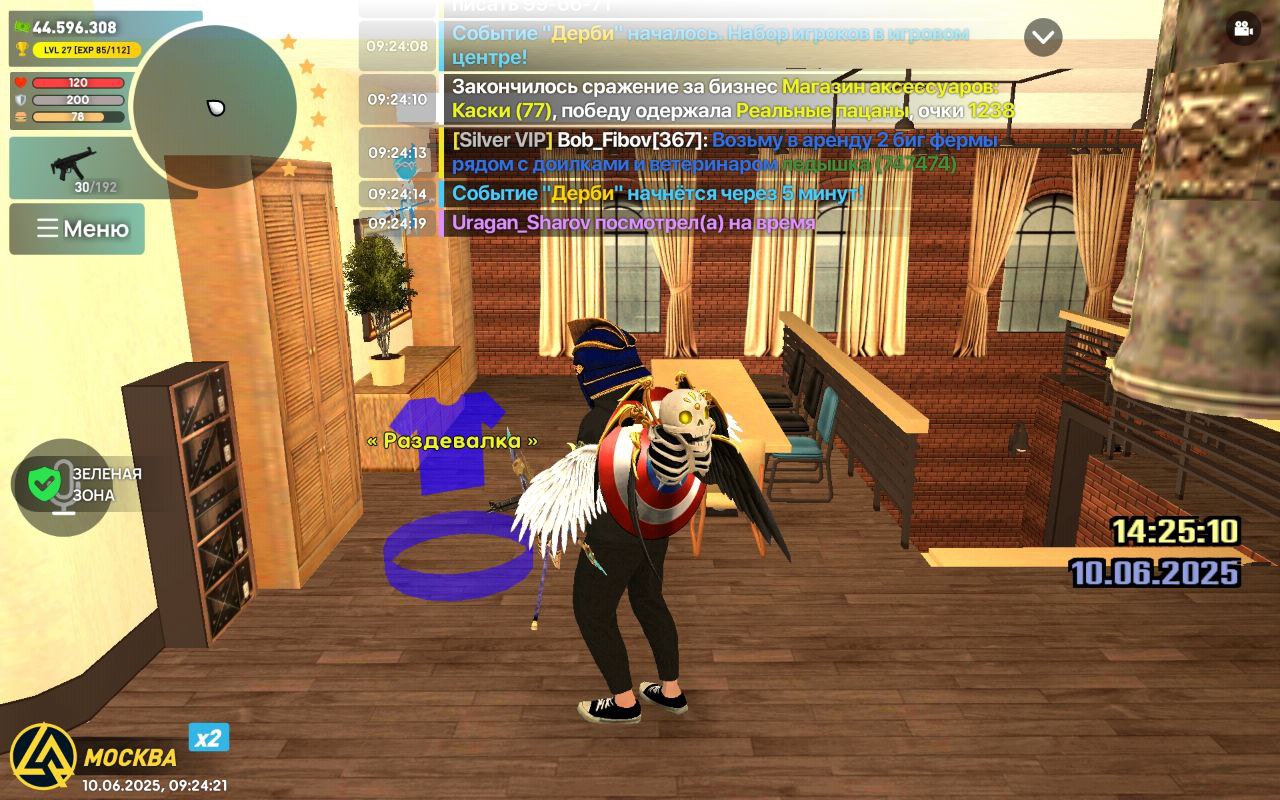Click the circular minimap
This screenshot has width=1280, height=800.
tap(214, 107)
